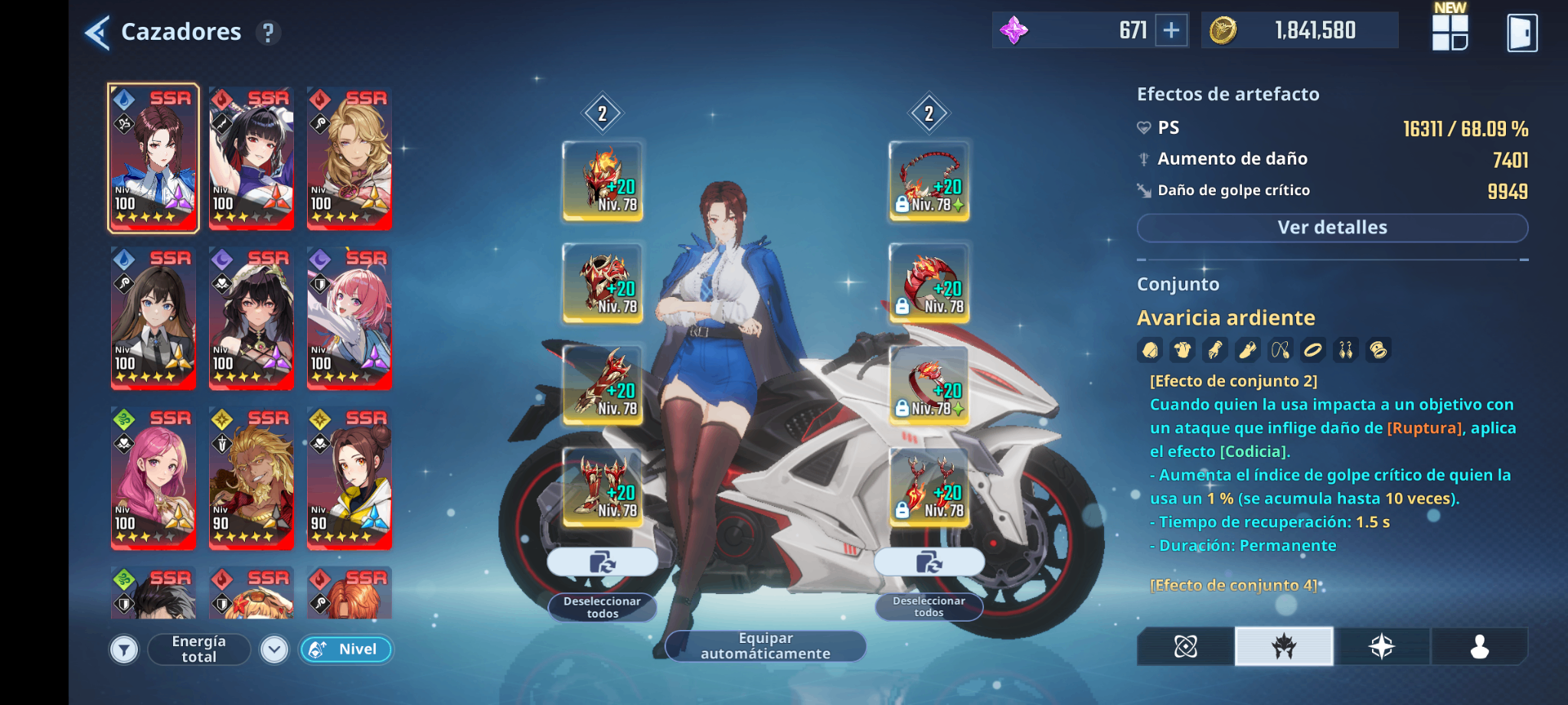Choose the selected brown-haired water hunter card

(153, 158)
